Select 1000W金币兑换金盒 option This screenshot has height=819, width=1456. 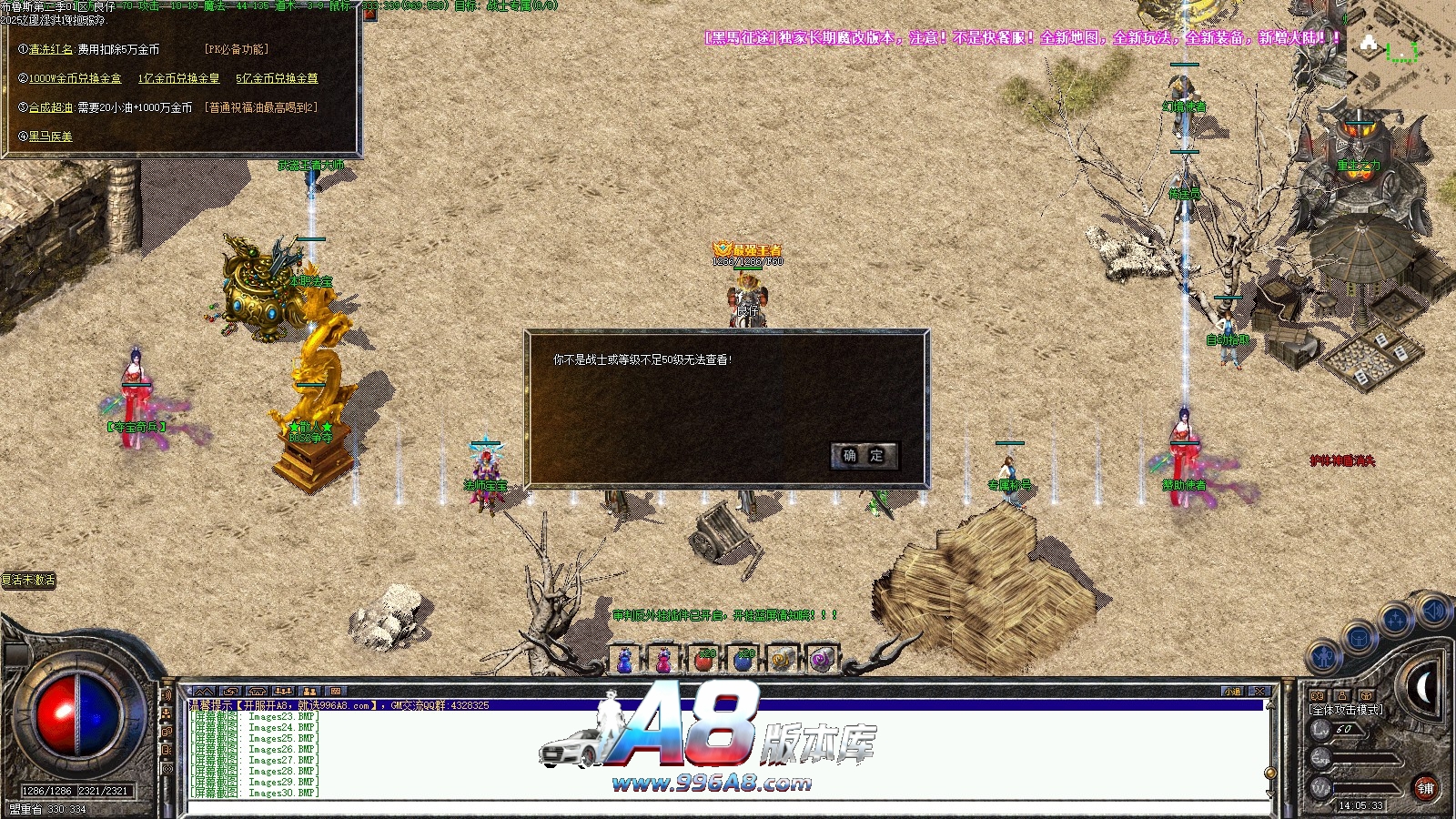click(x=75, y=78)
